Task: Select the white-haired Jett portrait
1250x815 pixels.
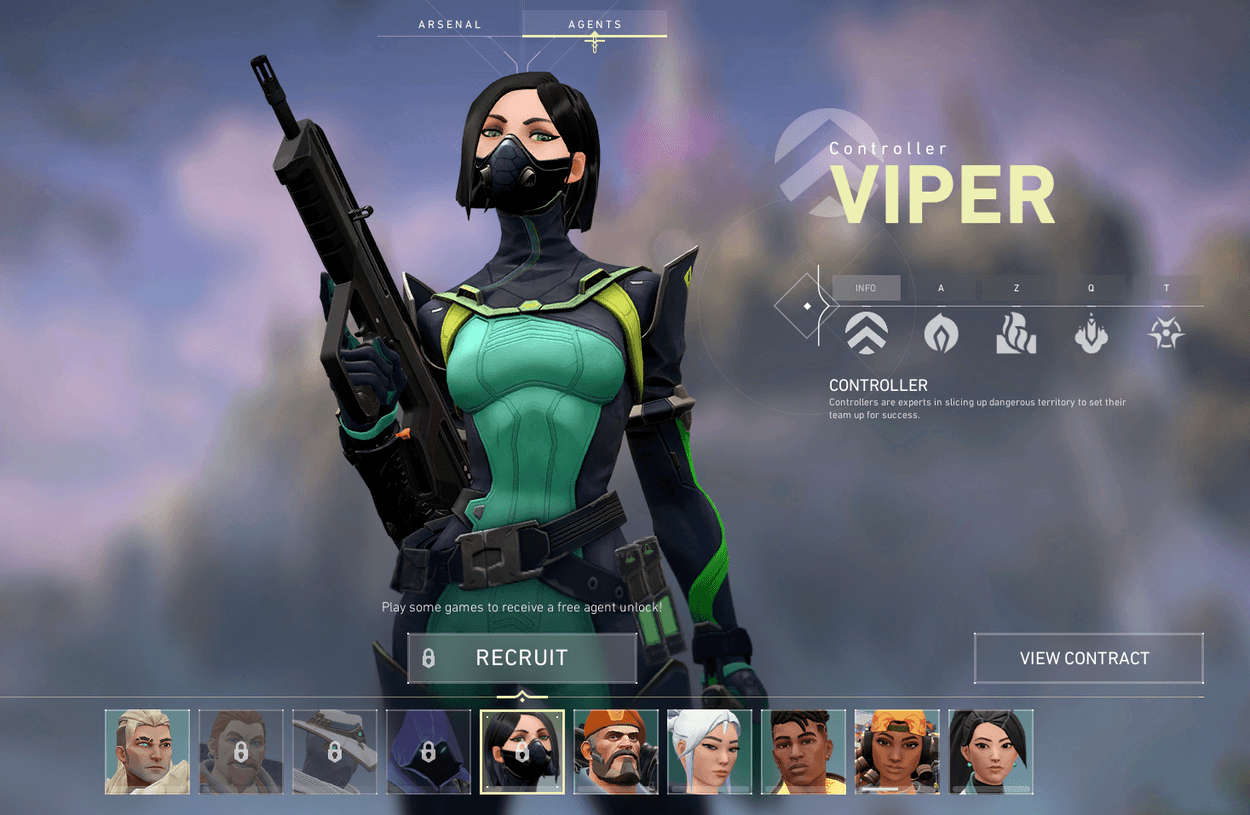Action: [710, 752]
